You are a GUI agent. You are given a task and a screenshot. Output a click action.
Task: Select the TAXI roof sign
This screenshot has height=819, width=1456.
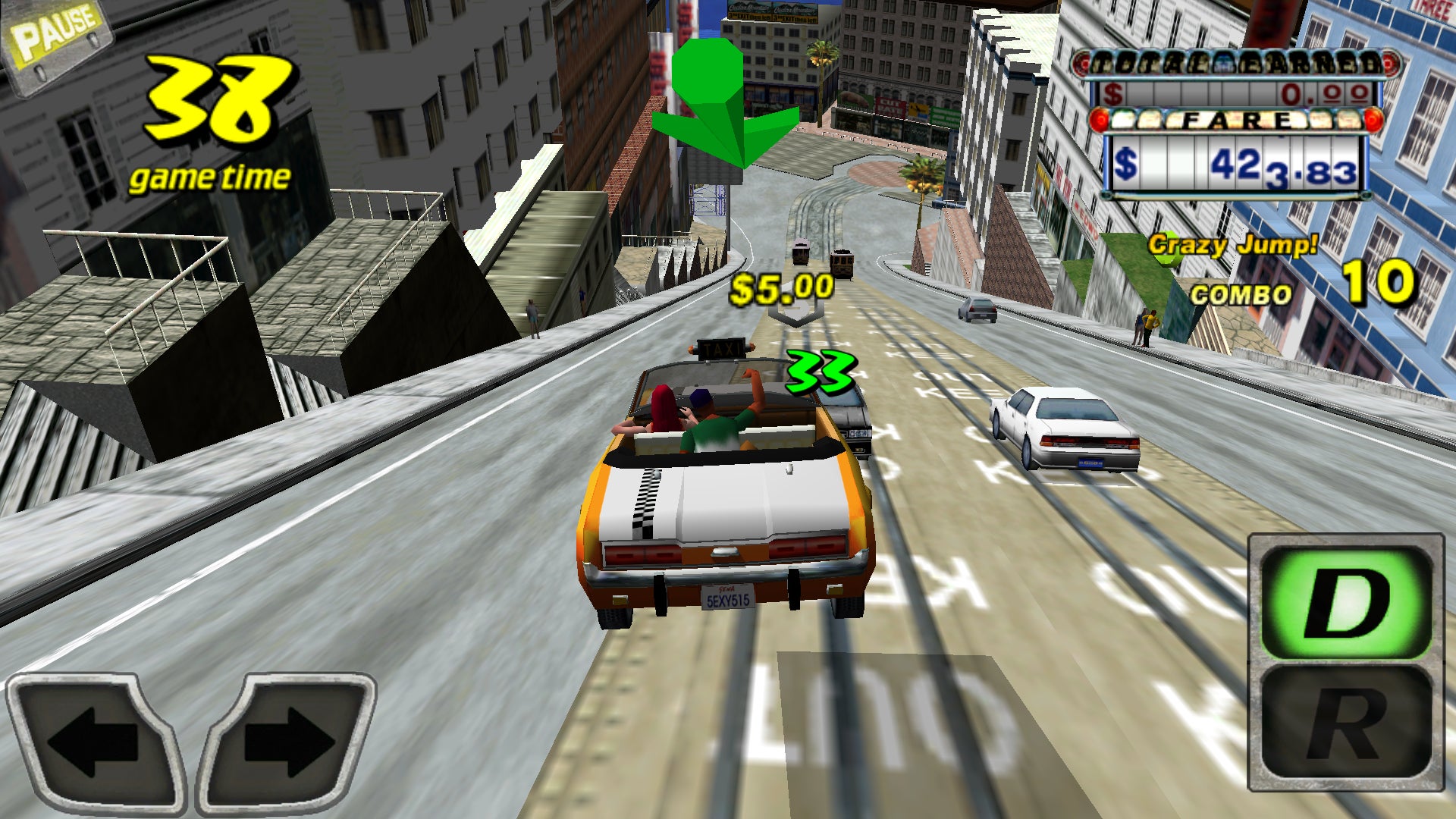coord(720,349)
